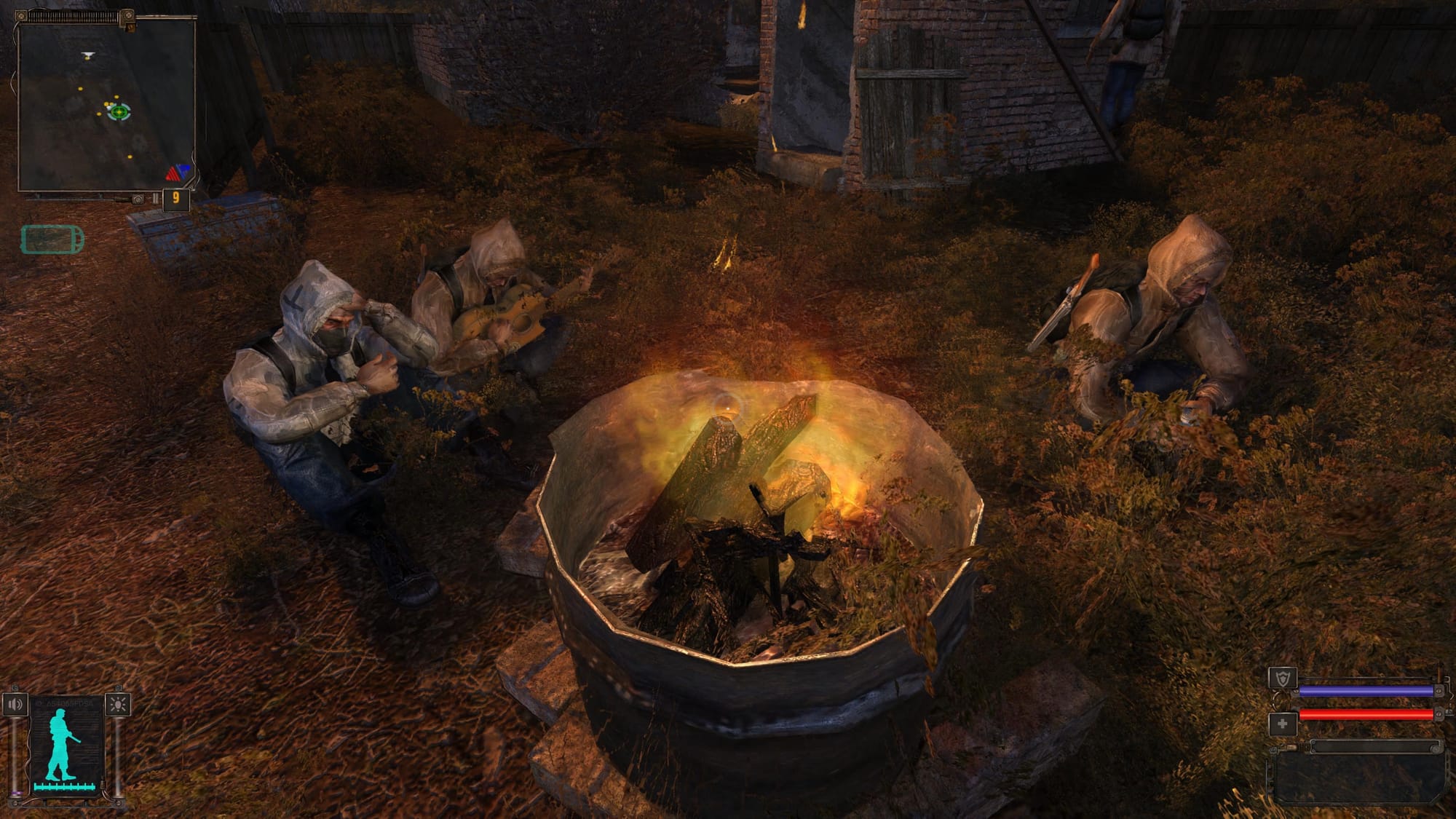Image resolution: width=1456 pixels, height=819 pixels.
Task: Click the green player marker on the minimap
Action: pos(118,112)
